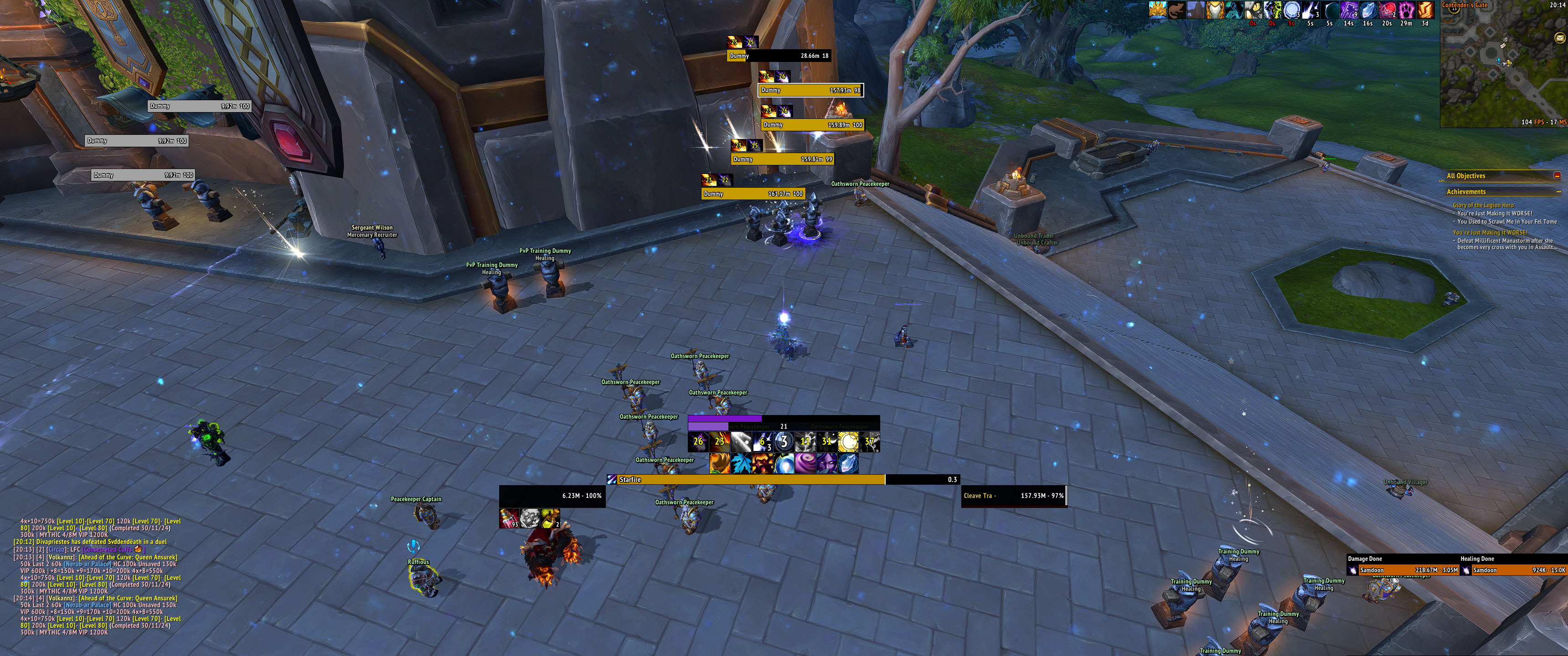Click the orange rune buff icon lasting 3d
The image size is (1568, 656).
coord(1425,10)
